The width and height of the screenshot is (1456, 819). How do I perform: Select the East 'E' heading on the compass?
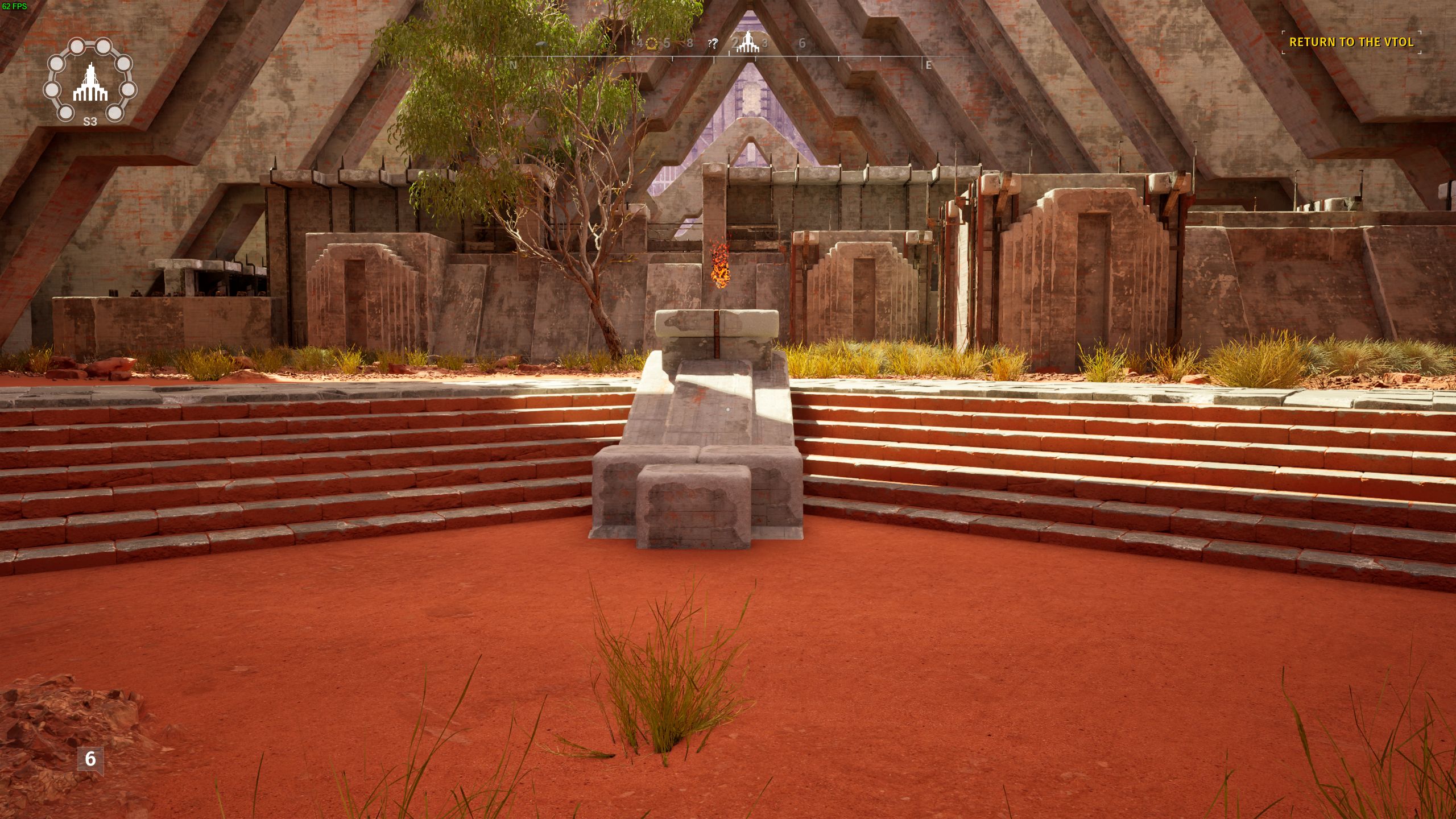tap(928, 65)
